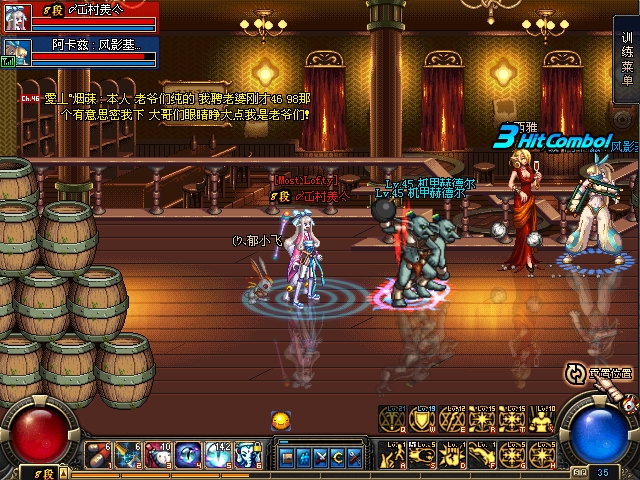Use the purple swirl orb in slot 4
This screenshot has width=640, height=480.
189,455
